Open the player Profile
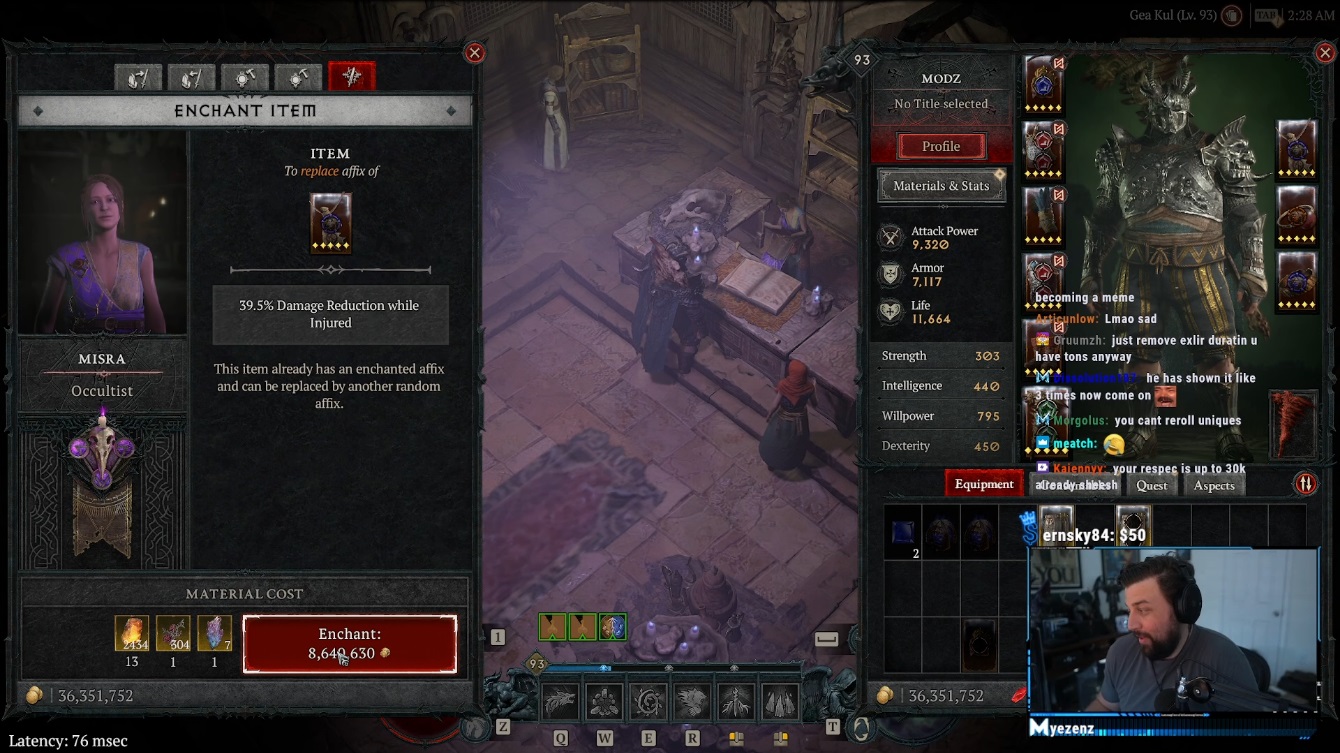1340x753 pixels. tap(940, 146)
